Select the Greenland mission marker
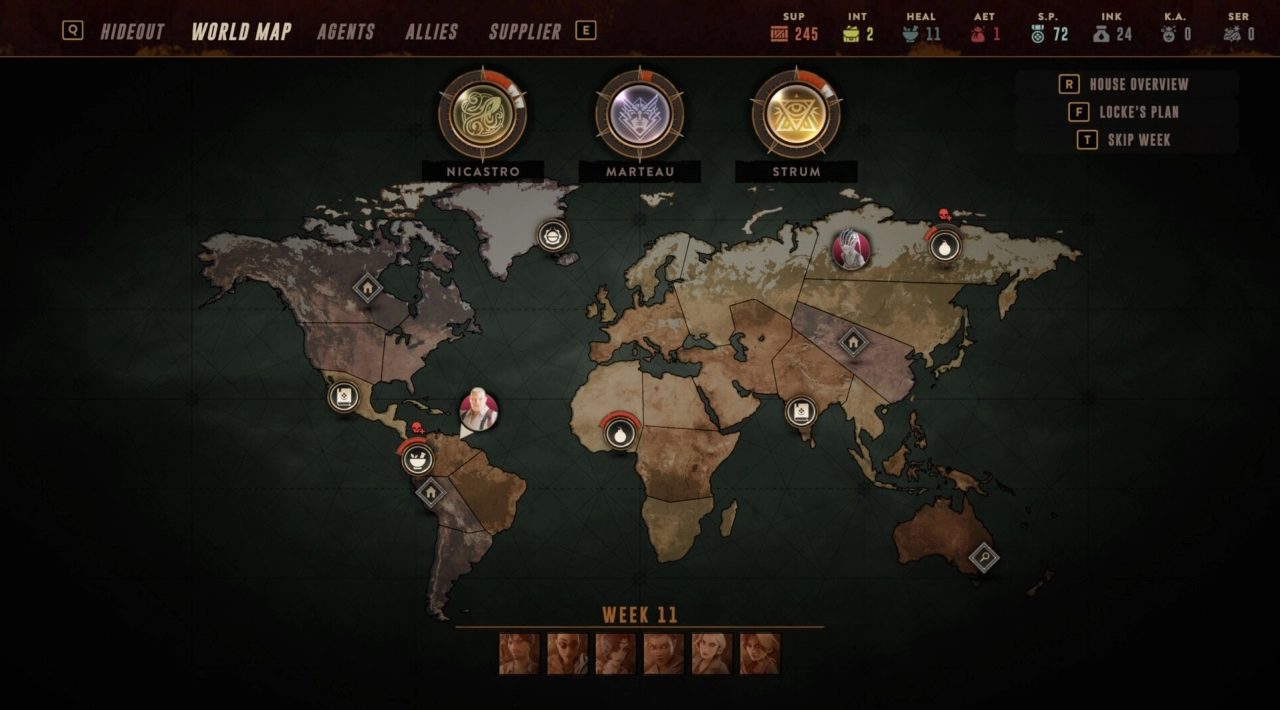 pos(553,236)
